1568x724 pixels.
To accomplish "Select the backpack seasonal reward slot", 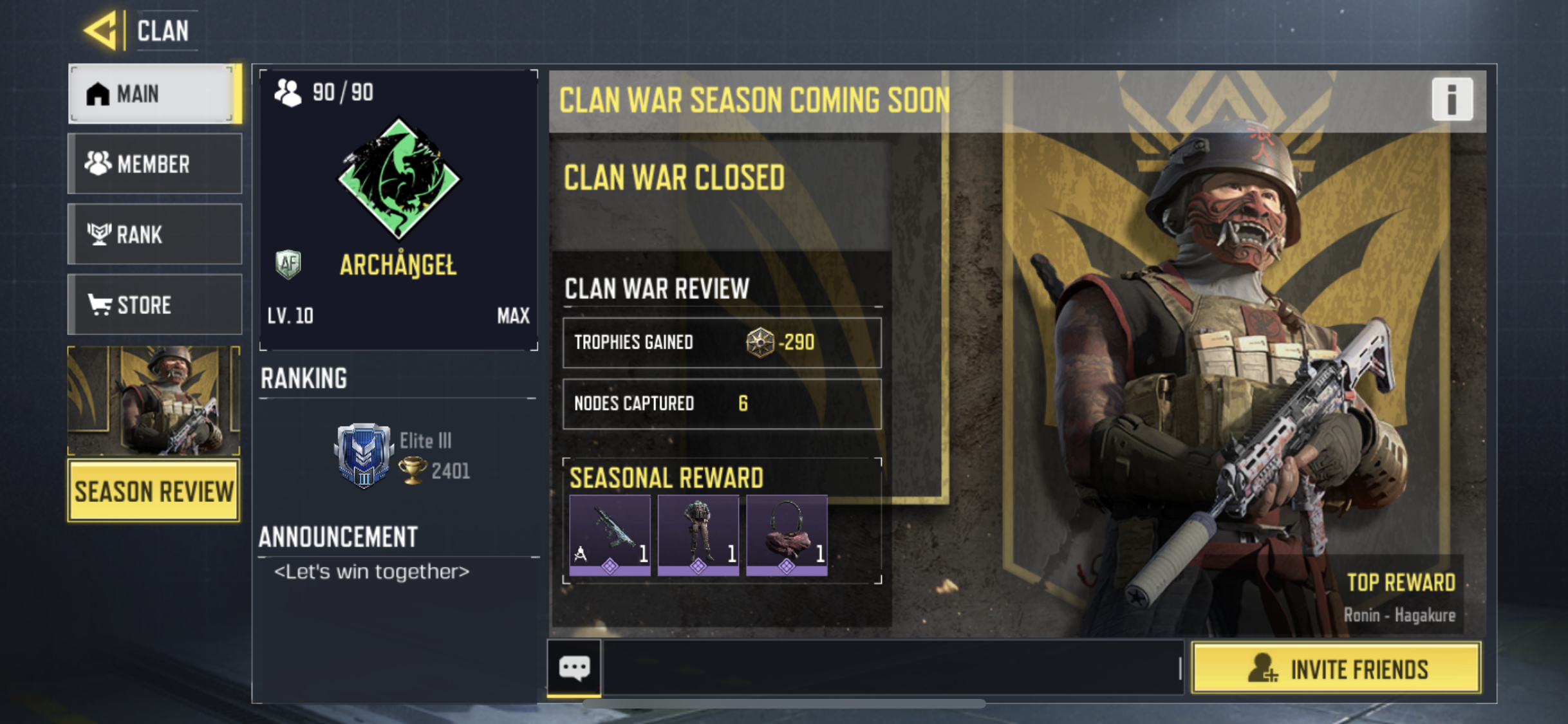I will [x=787, y=534].
